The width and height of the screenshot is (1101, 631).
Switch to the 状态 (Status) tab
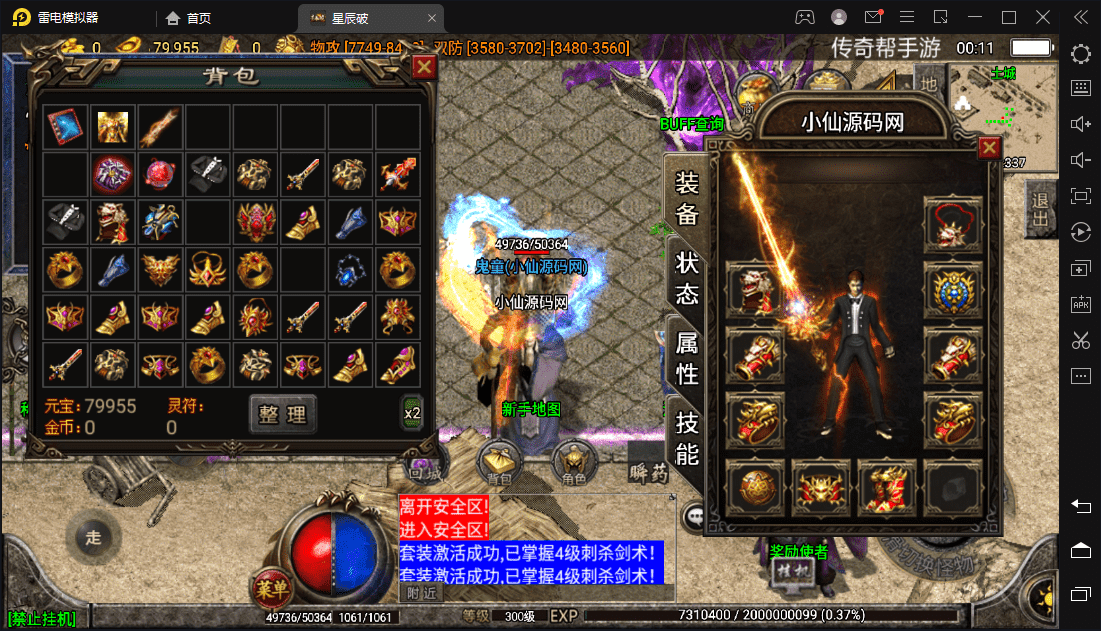[688, 279]
